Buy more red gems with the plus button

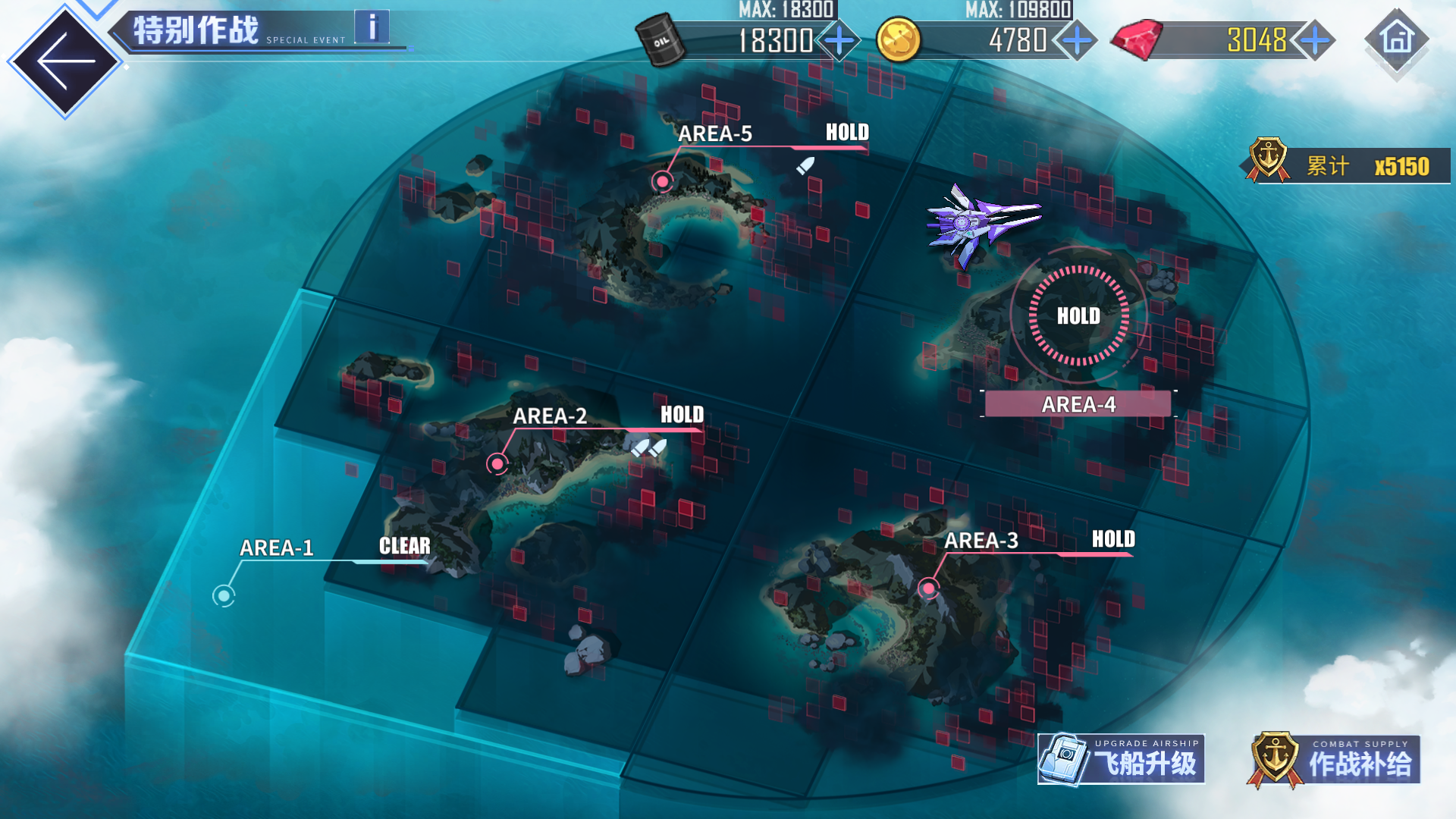pos(1315,39)
